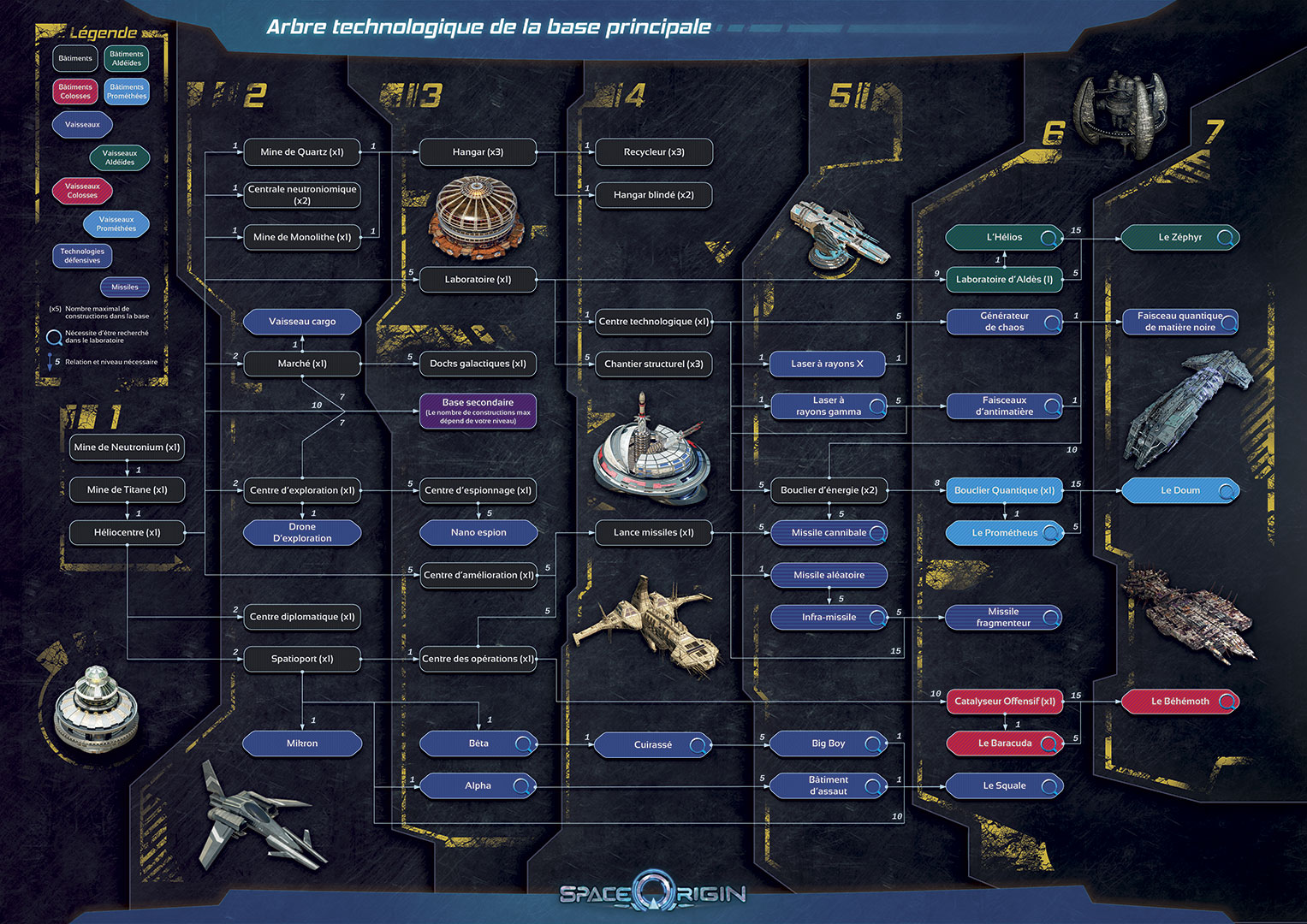Open the Laboratoire building node
1307x924 pixels.
tap(478, 280)
